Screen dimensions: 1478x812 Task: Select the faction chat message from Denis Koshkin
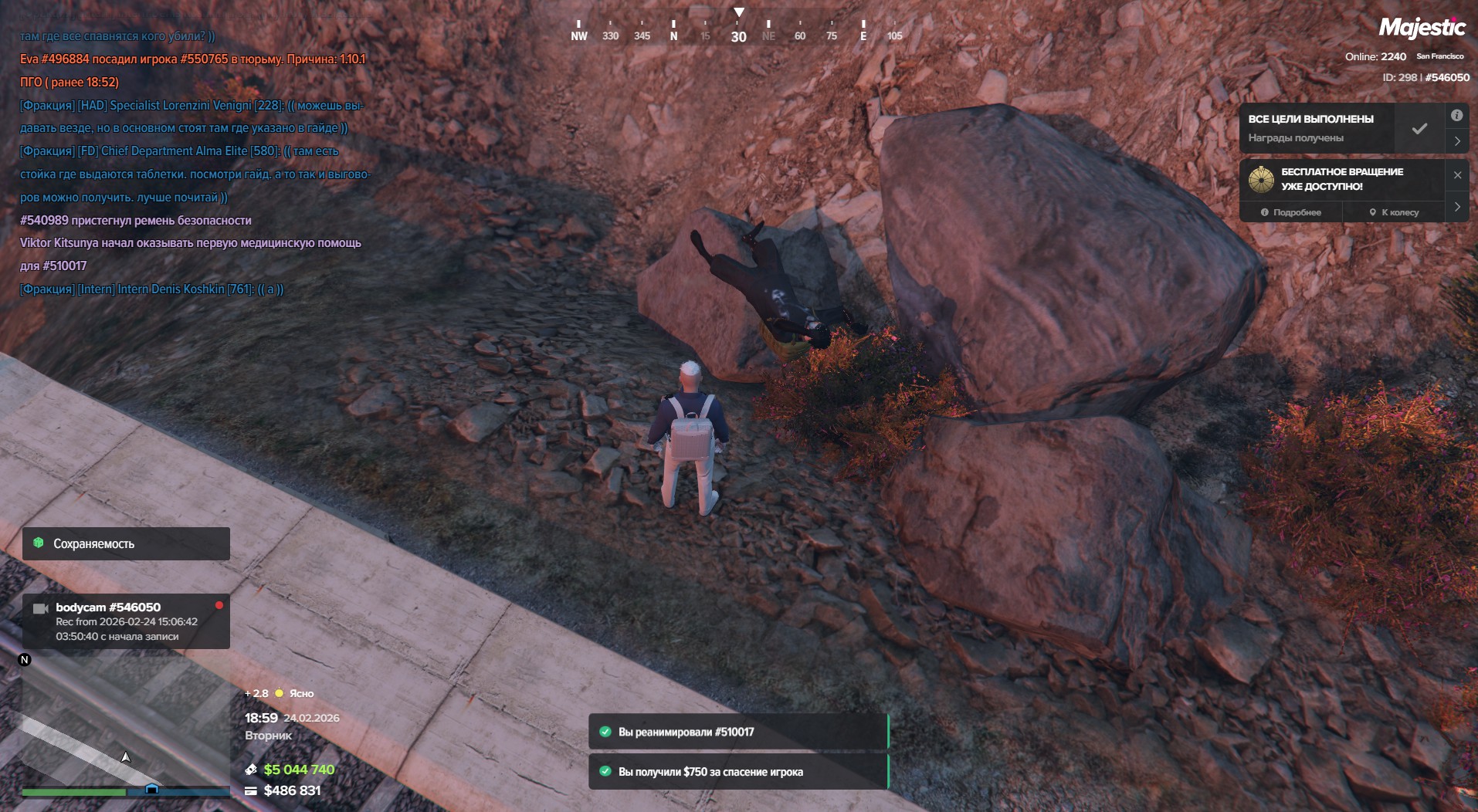[152, 289]
